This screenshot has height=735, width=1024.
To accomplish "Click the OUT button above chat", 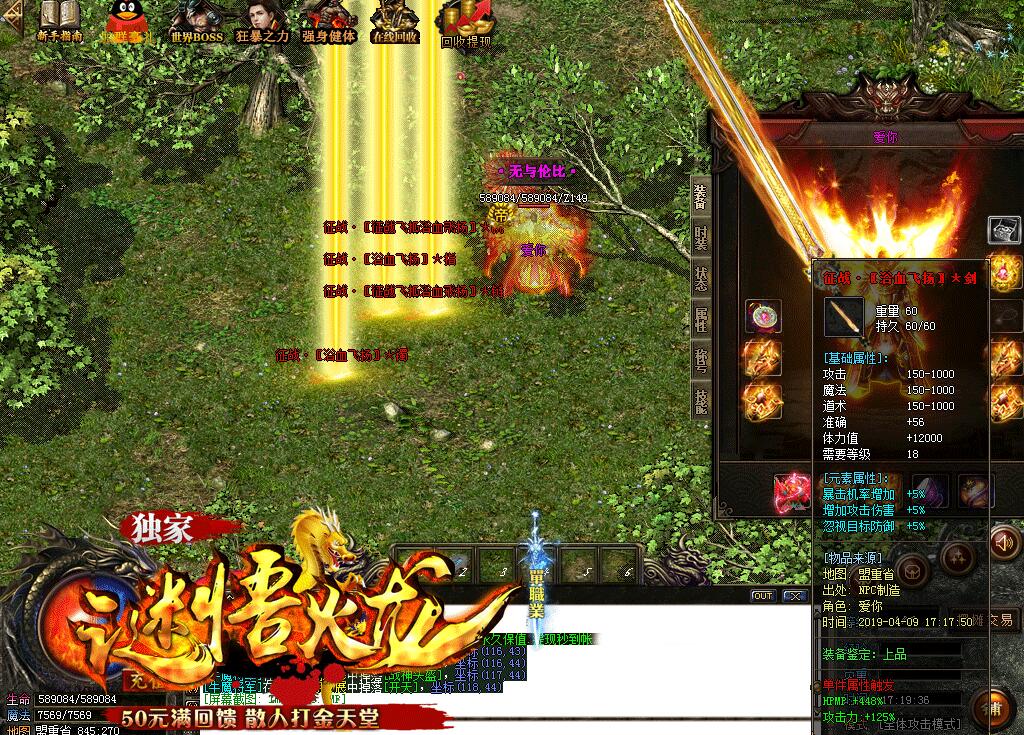I will pos(763,596).
